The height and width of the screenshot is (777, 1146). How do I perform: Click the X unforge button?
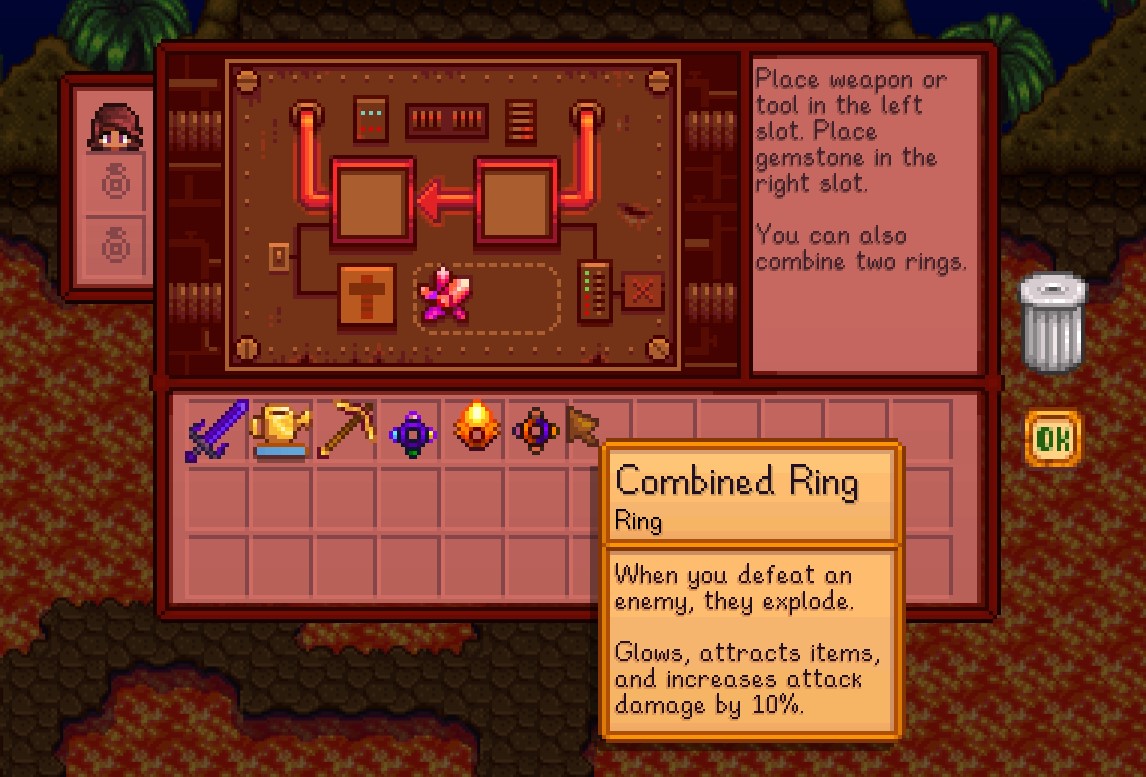click(643, 292)
